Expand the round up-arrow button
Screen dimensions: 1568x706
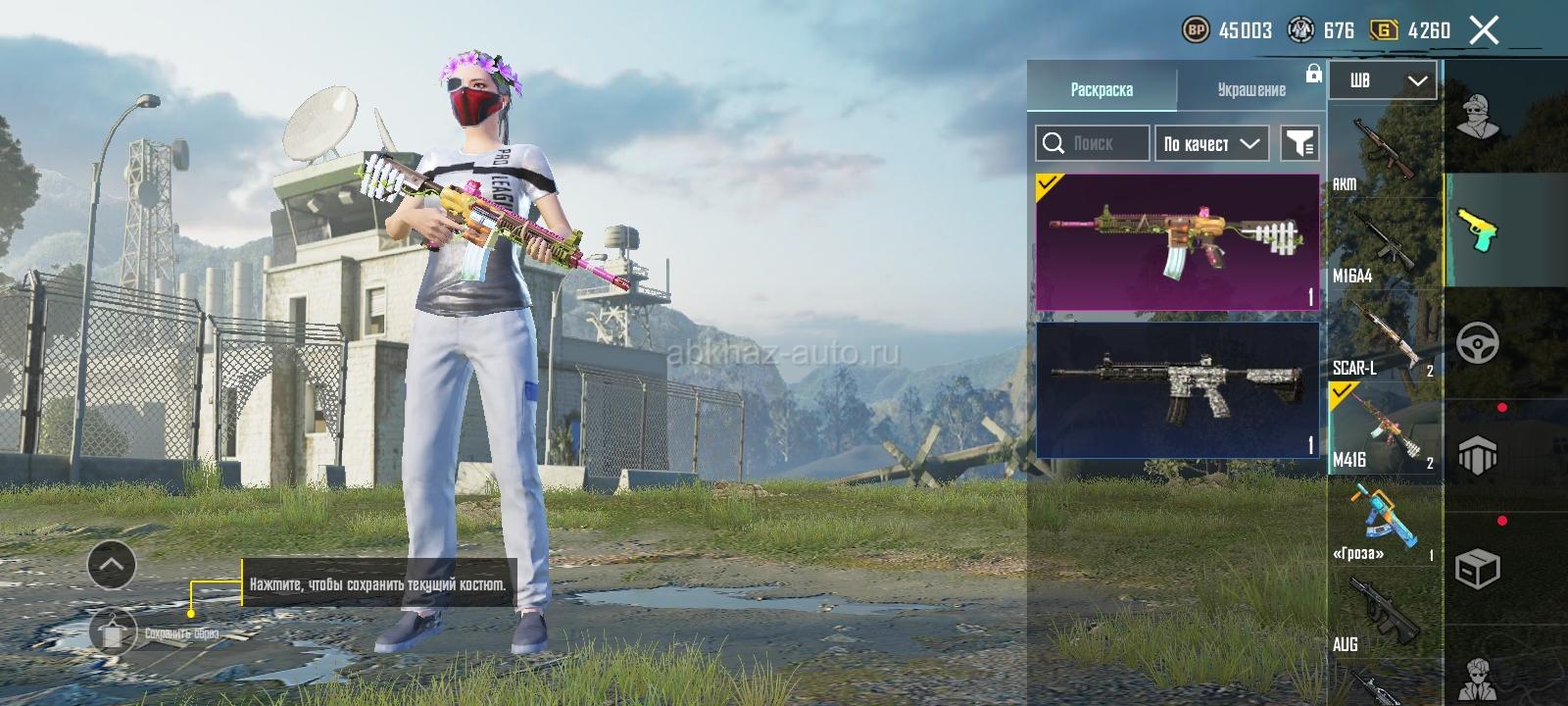coord(112,564)
